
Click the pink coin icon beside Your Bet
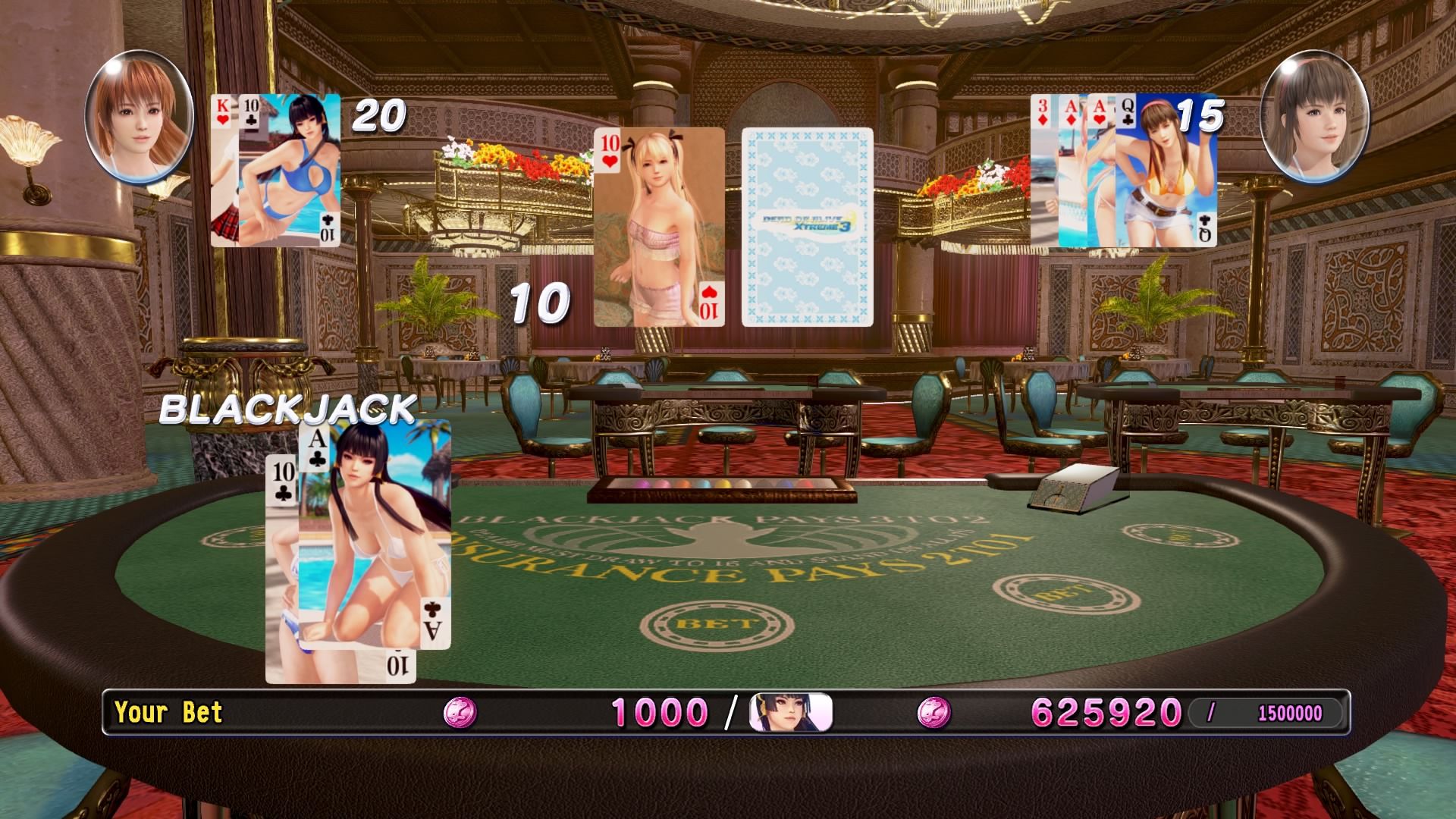(460, 713)
